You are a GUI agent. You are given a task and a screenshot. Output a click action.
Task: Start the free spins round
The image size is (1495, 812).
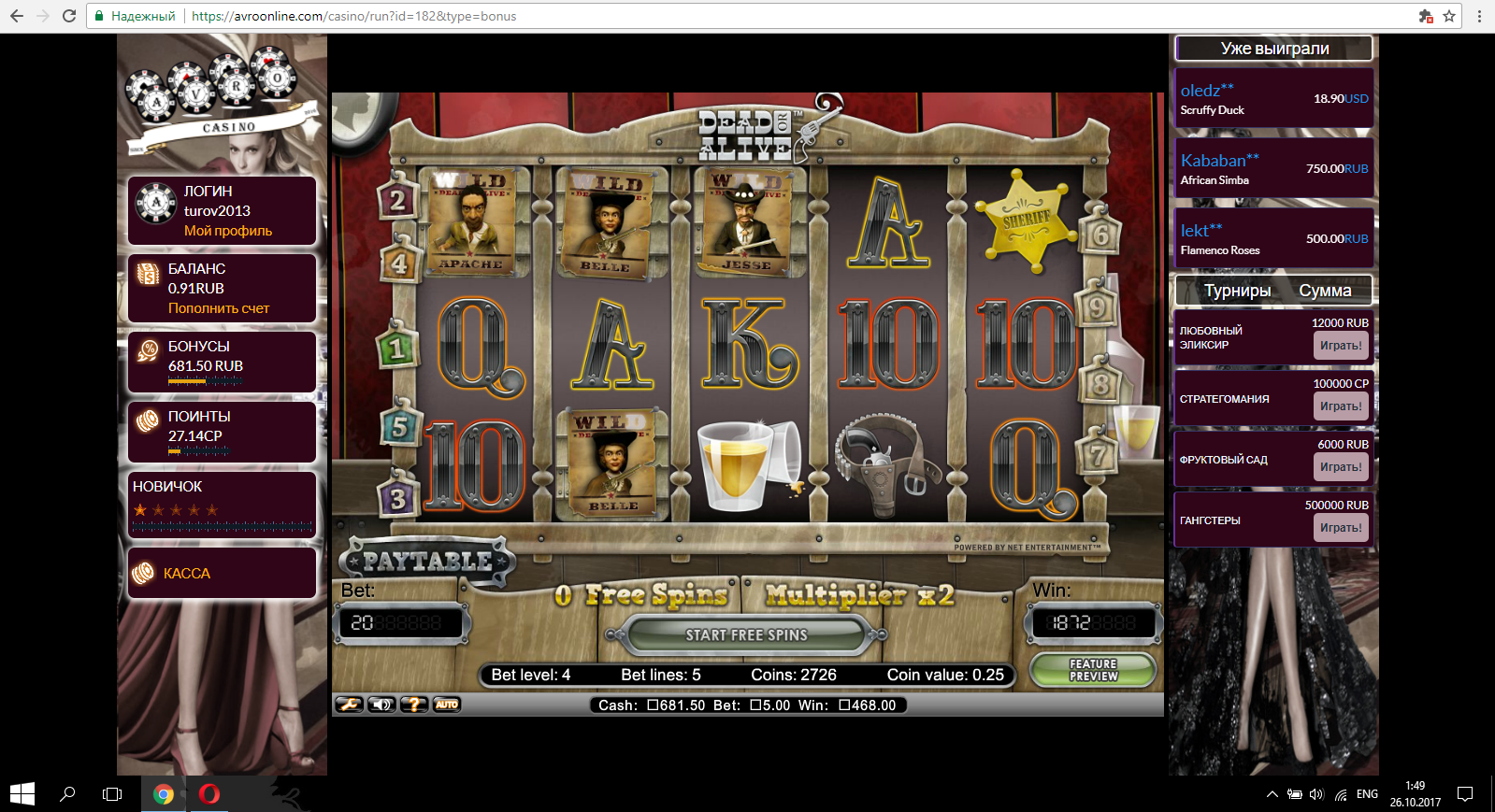(x=746, y=635)
